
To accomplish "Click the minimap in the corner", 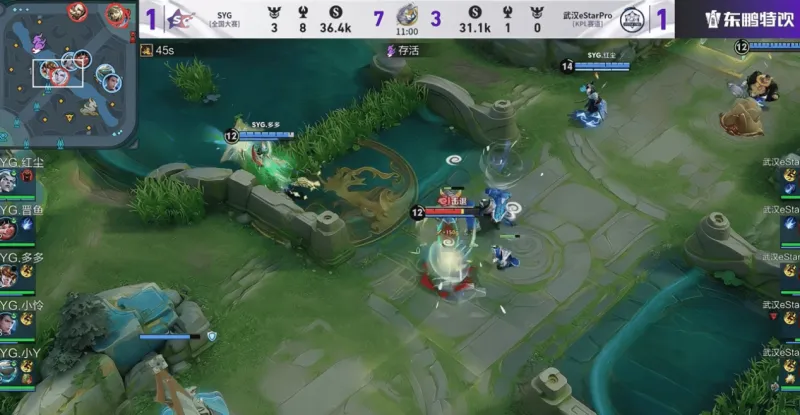I will [68, 72].
